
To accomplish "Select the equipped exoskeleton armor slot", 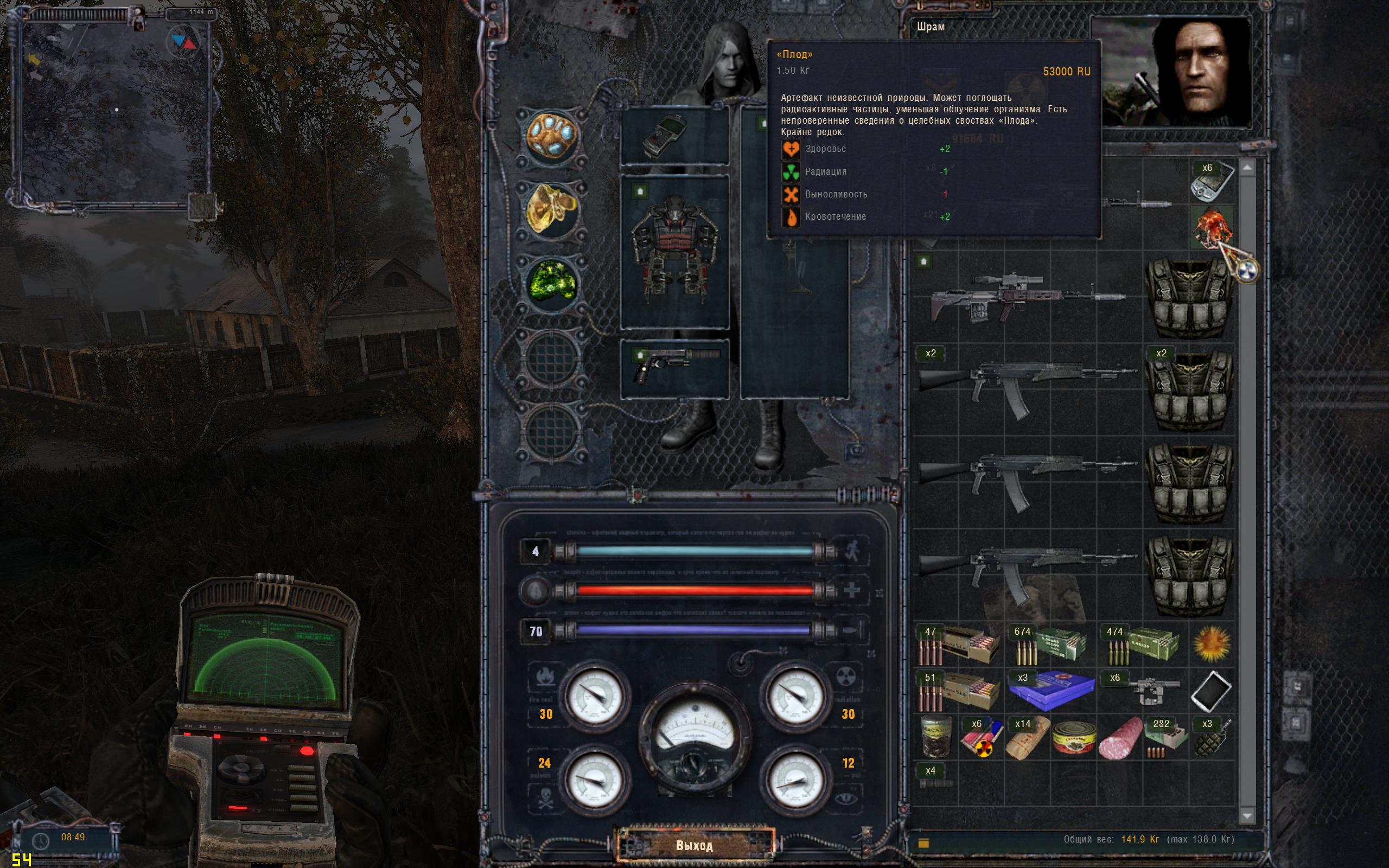I will click(x=674, y=251).
